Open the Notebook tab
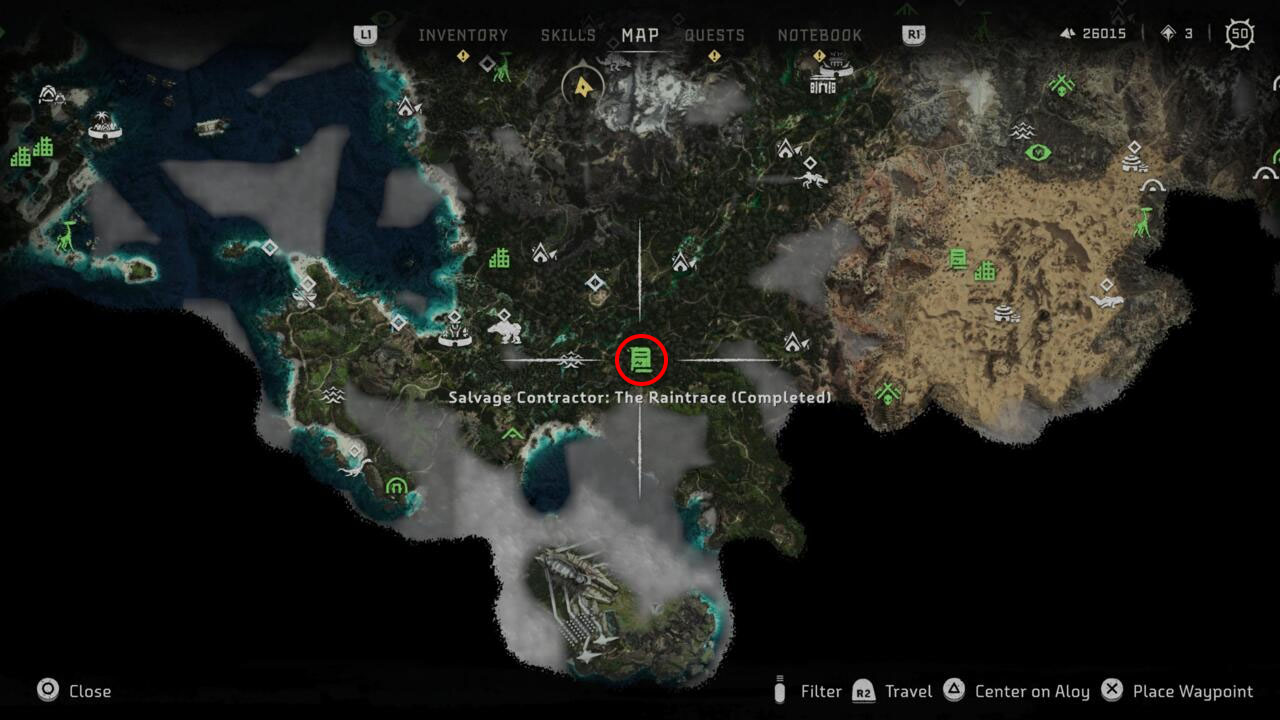 click(819, 35)
